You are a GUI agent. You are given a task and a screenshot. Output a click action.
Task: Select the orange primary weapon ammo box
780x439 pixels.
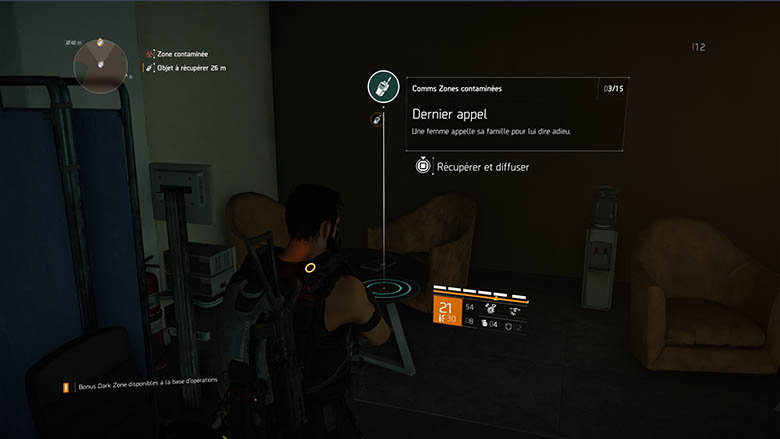click(446, 311)
